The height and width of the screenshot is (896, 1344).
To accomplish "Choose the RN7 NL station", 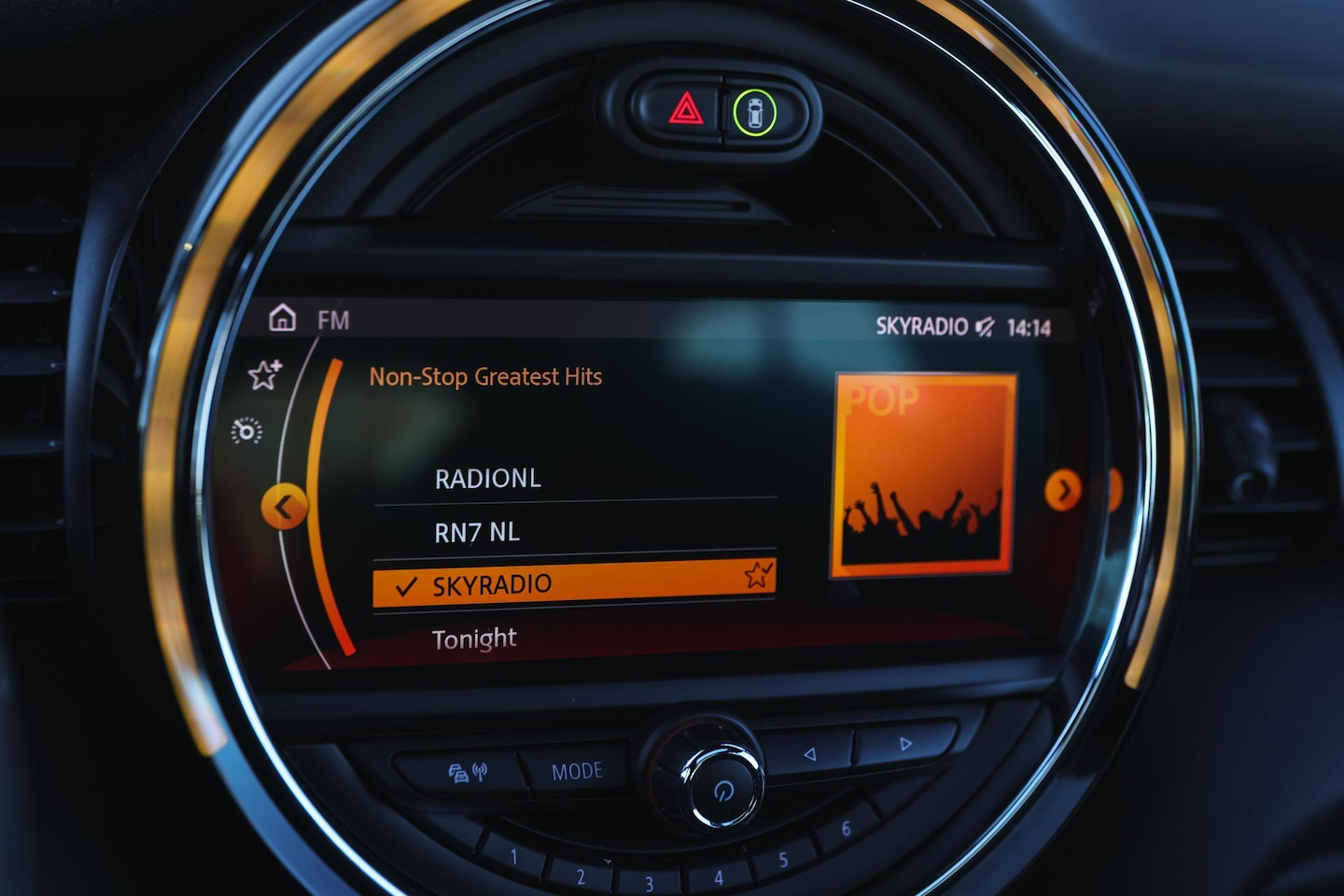I will (x=477, y=533).
